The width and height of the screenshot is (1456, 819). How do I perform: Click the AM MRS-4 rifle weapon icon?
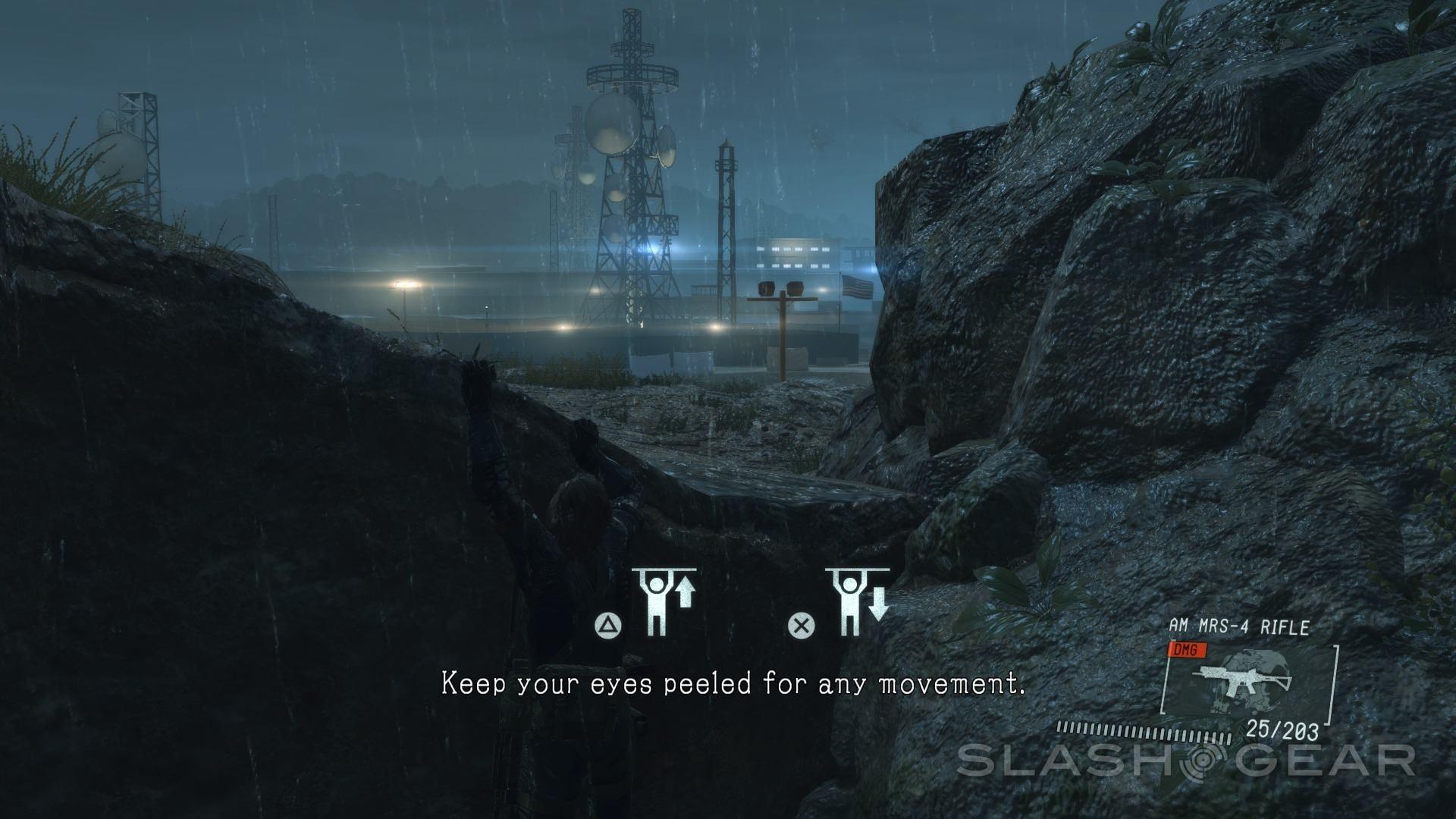coord(1244,679)
